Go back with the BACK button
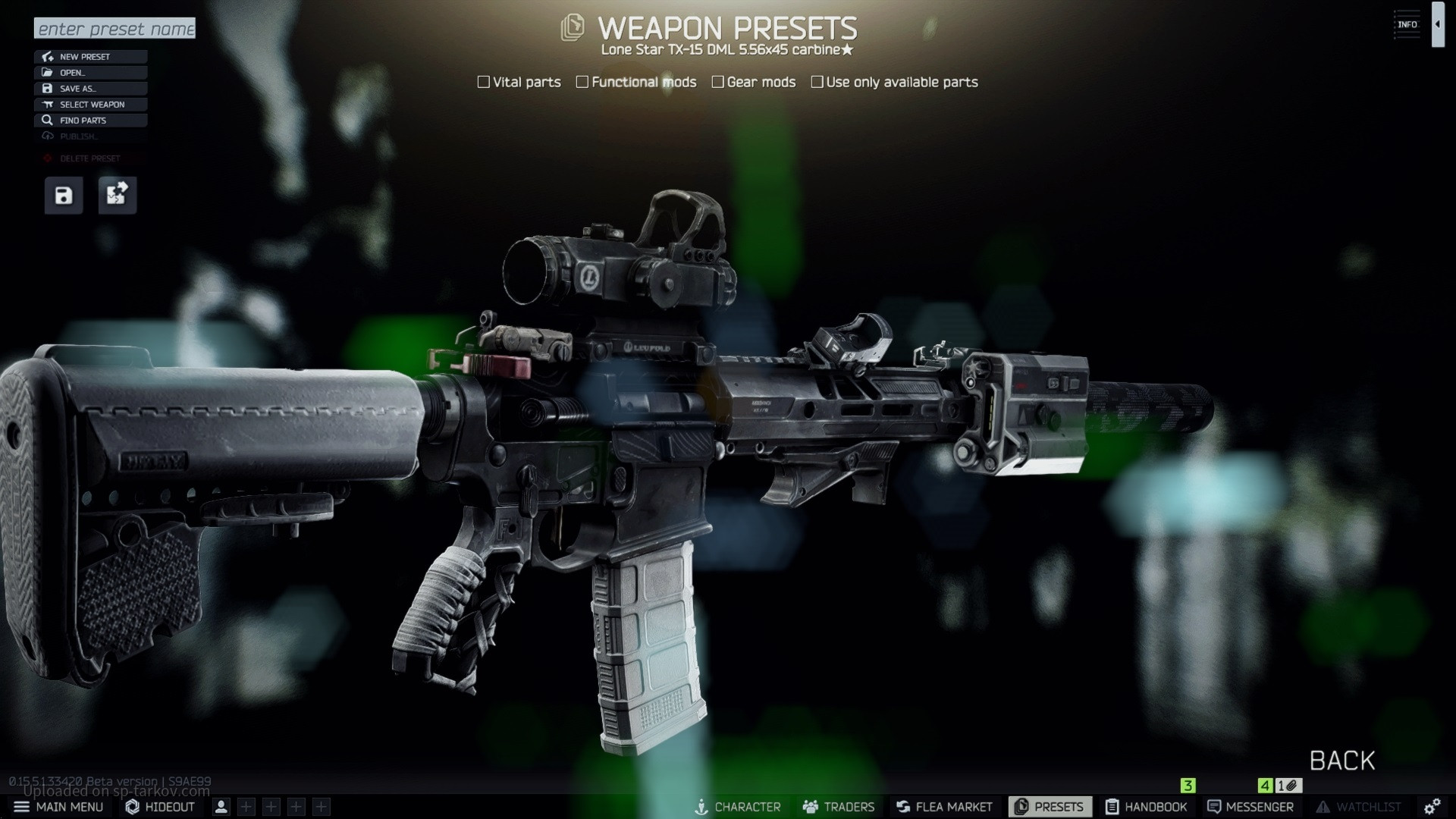Image resolution: width=1456 pixels, height=819 pixels. [1341, 761]
